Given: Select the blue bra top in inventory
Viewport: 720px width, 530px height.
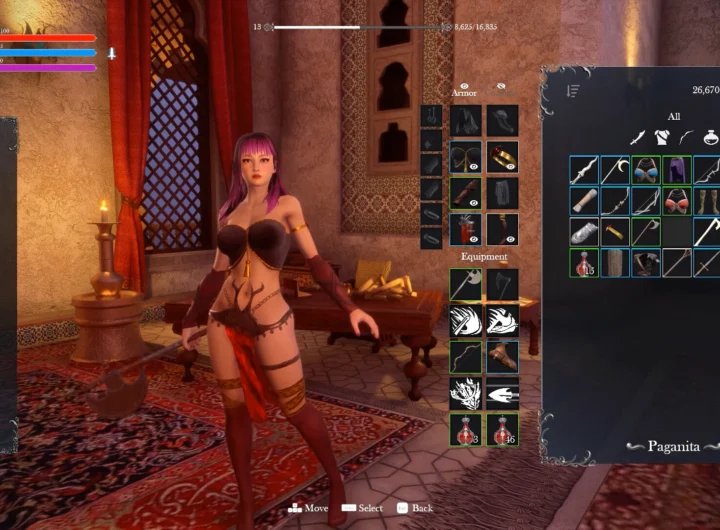Looking at the screenshot, I should click(646, 170).
